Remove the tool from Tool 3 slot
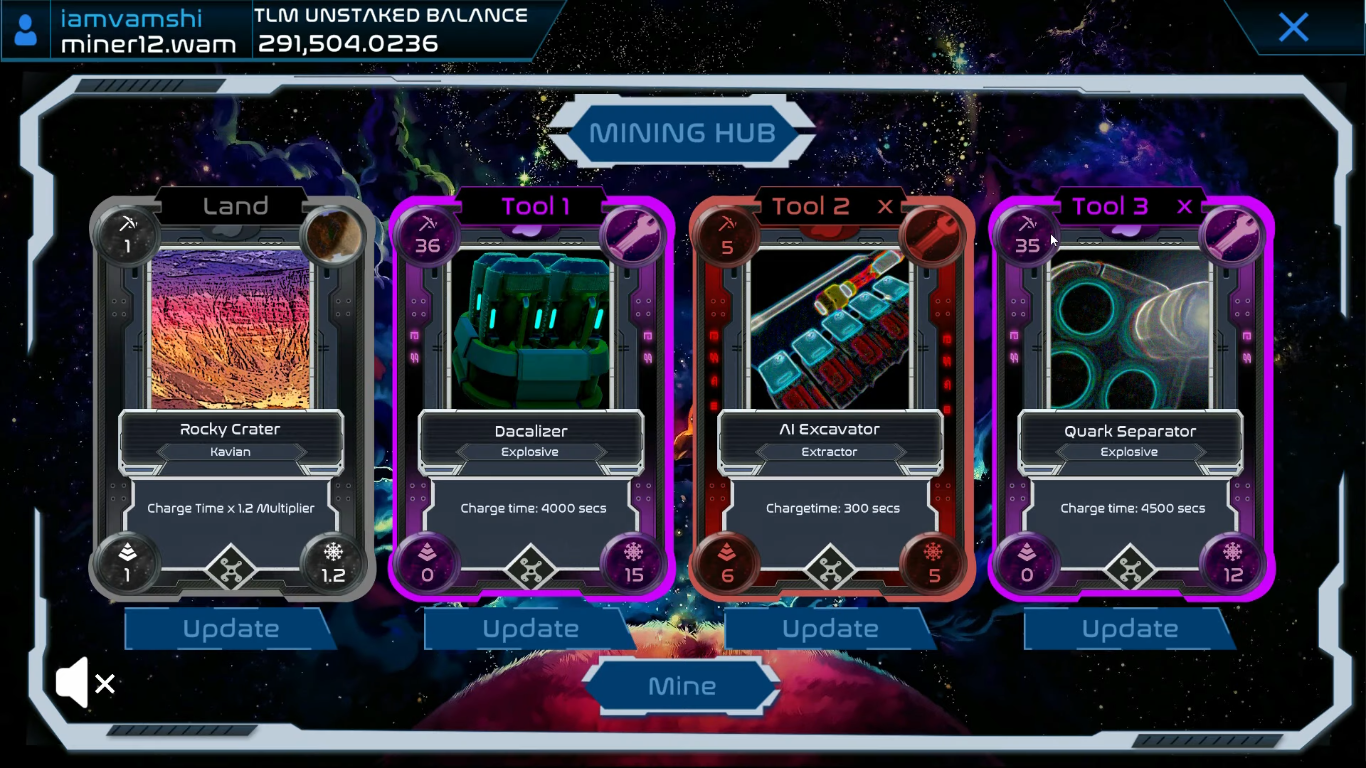The height and width of the screenshot is (768, 1366). click(1185, 207)
